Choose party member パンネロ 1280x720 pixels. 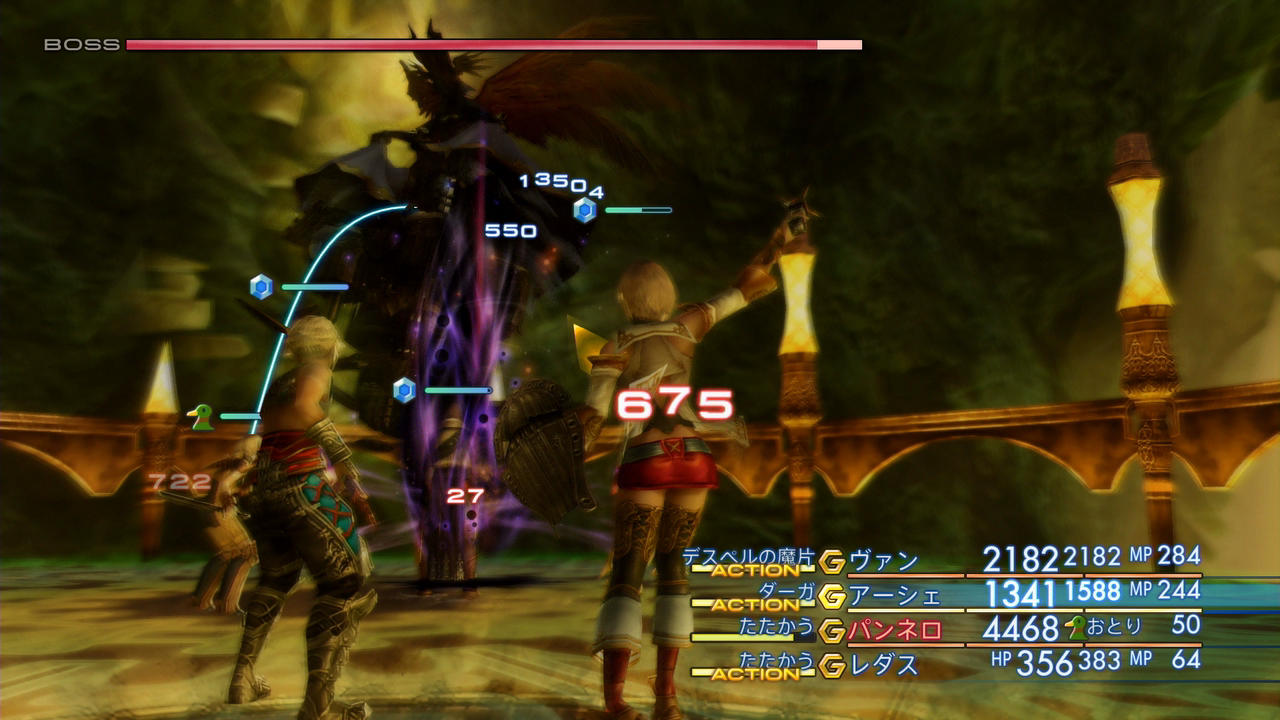click(894, 630)
